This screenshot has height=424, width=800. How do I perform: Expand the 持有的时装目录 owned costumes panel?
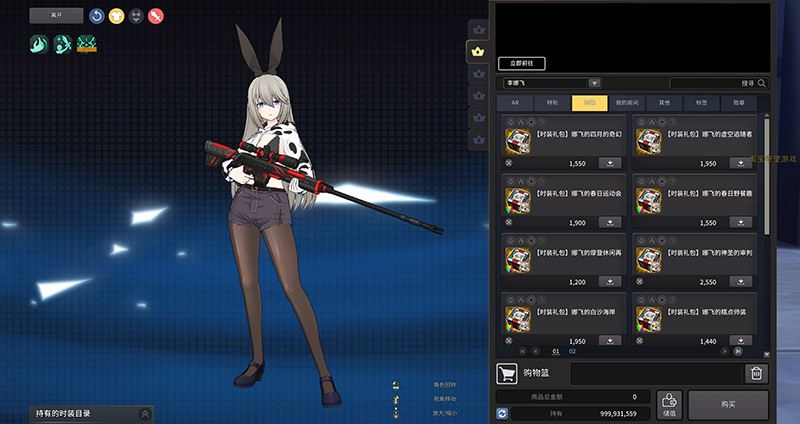click(146, 413)
